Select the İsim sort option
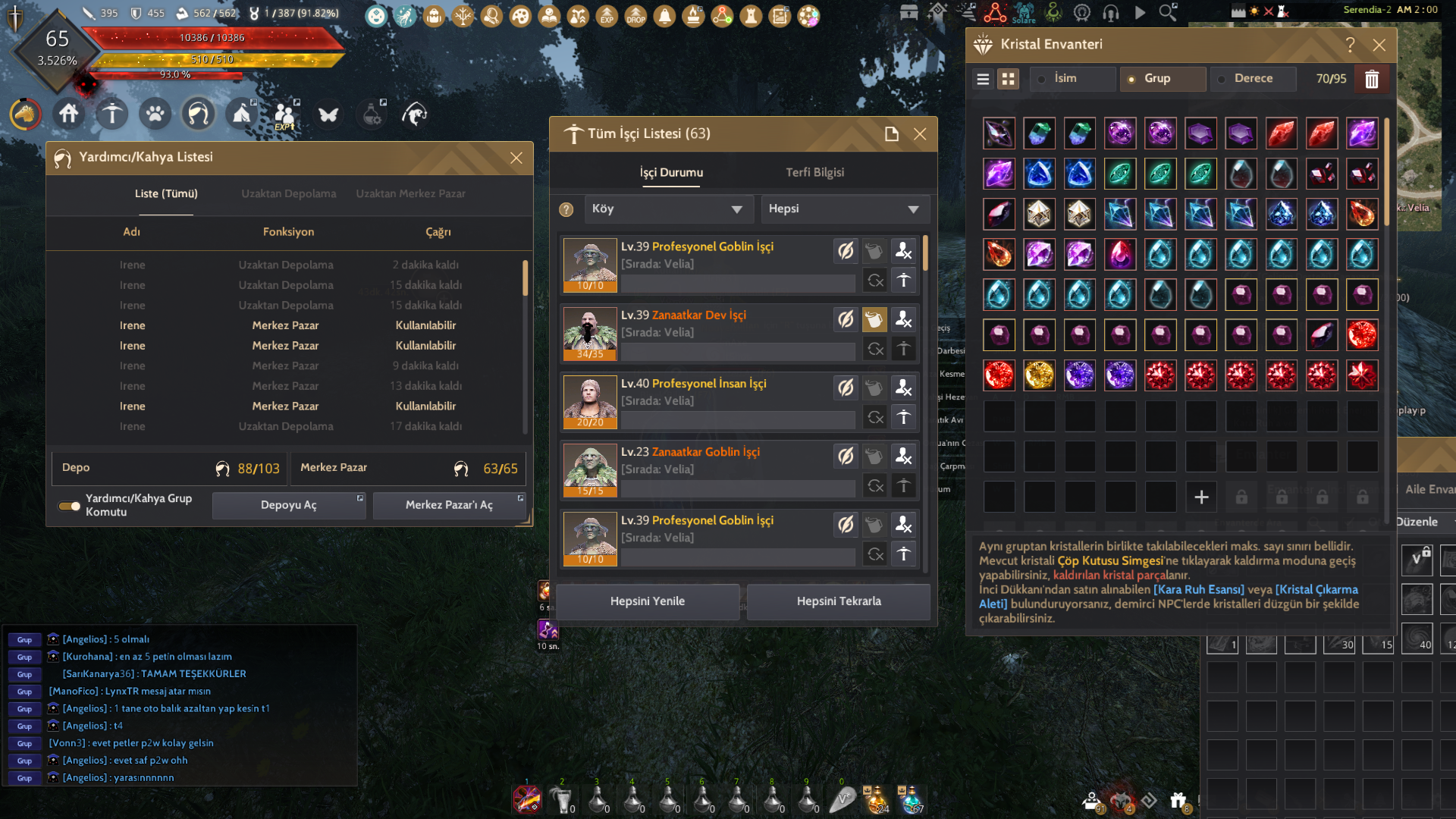1456x819 pixels. [1065, 79]
